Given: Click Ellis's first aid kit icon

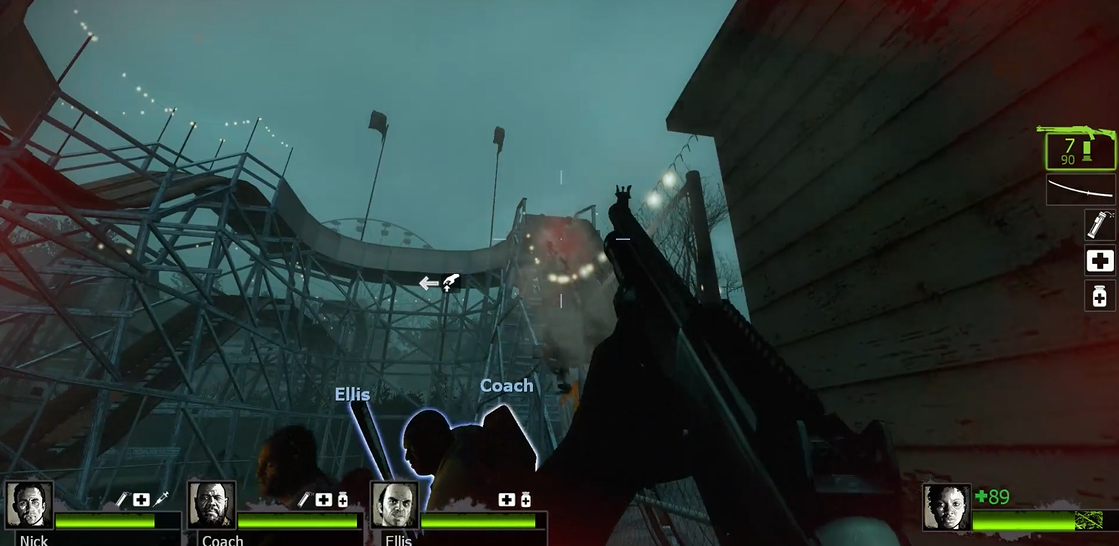Looking at the screenshot, I should (507, 499).
